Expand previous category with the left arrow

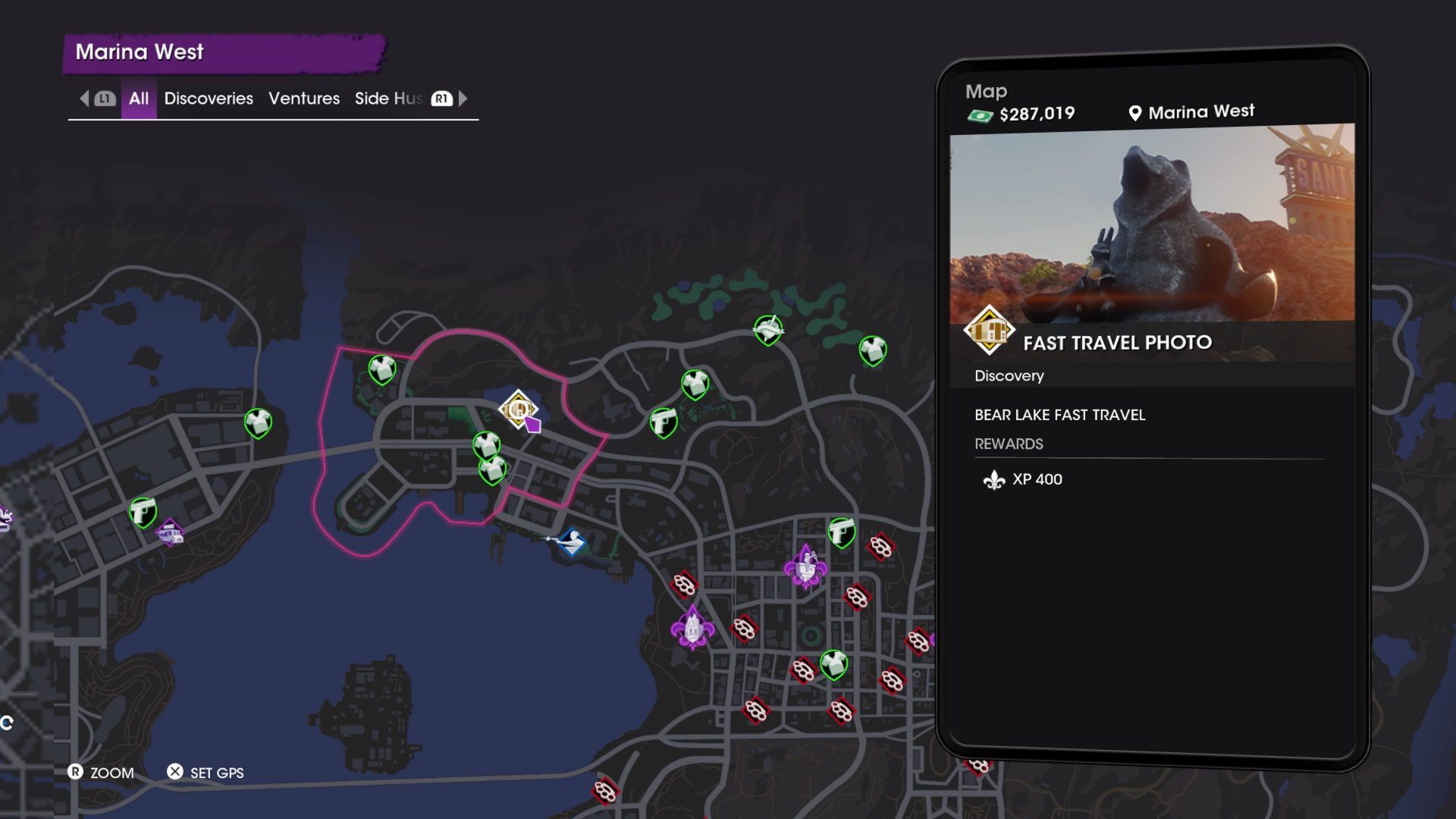click(x=83, y=99)
